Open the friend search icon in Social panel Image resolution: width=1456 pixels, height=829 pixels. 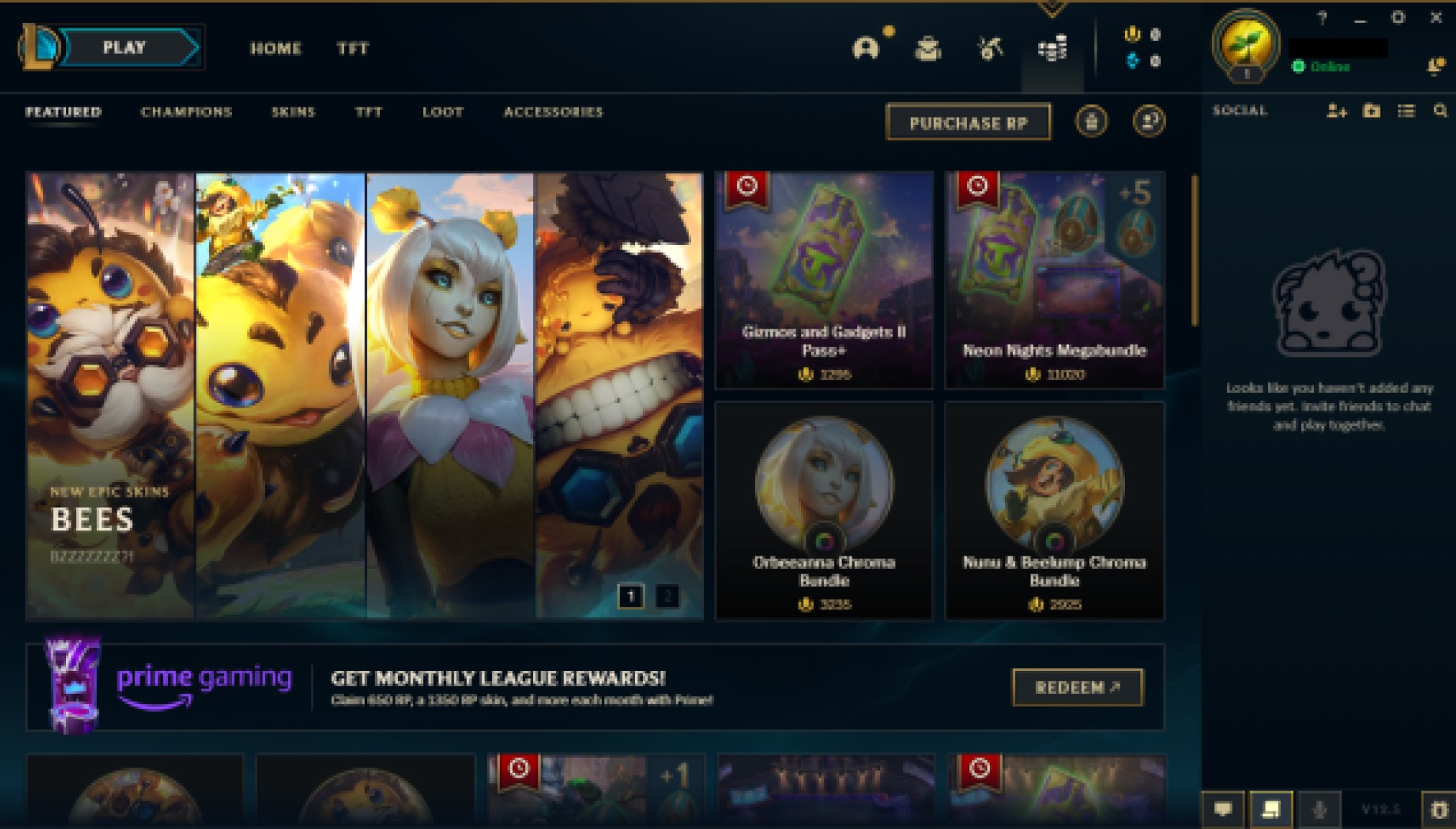point(1439,111)
